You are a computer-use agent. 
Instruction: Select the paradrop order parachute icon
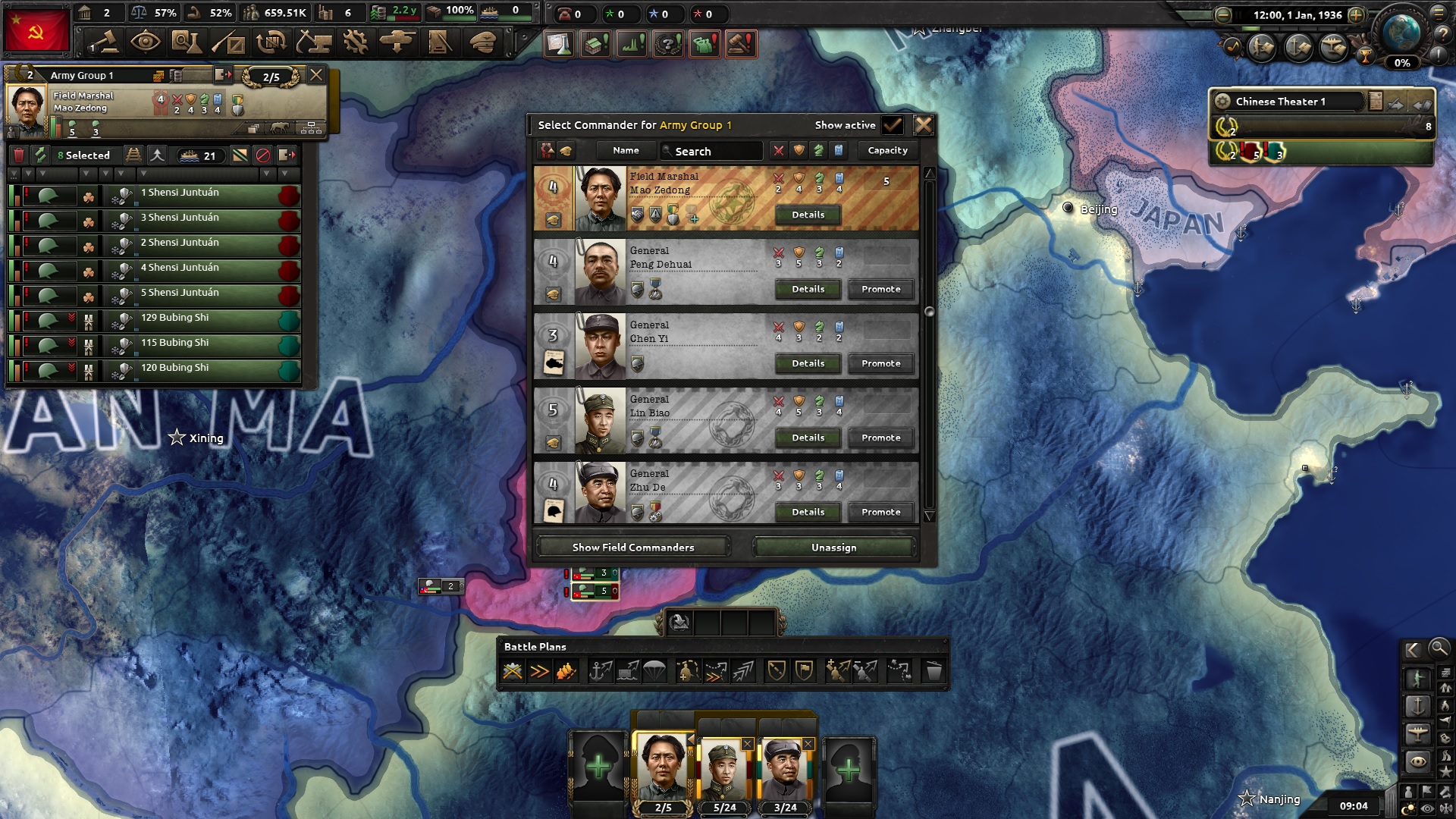click(654, 670)
